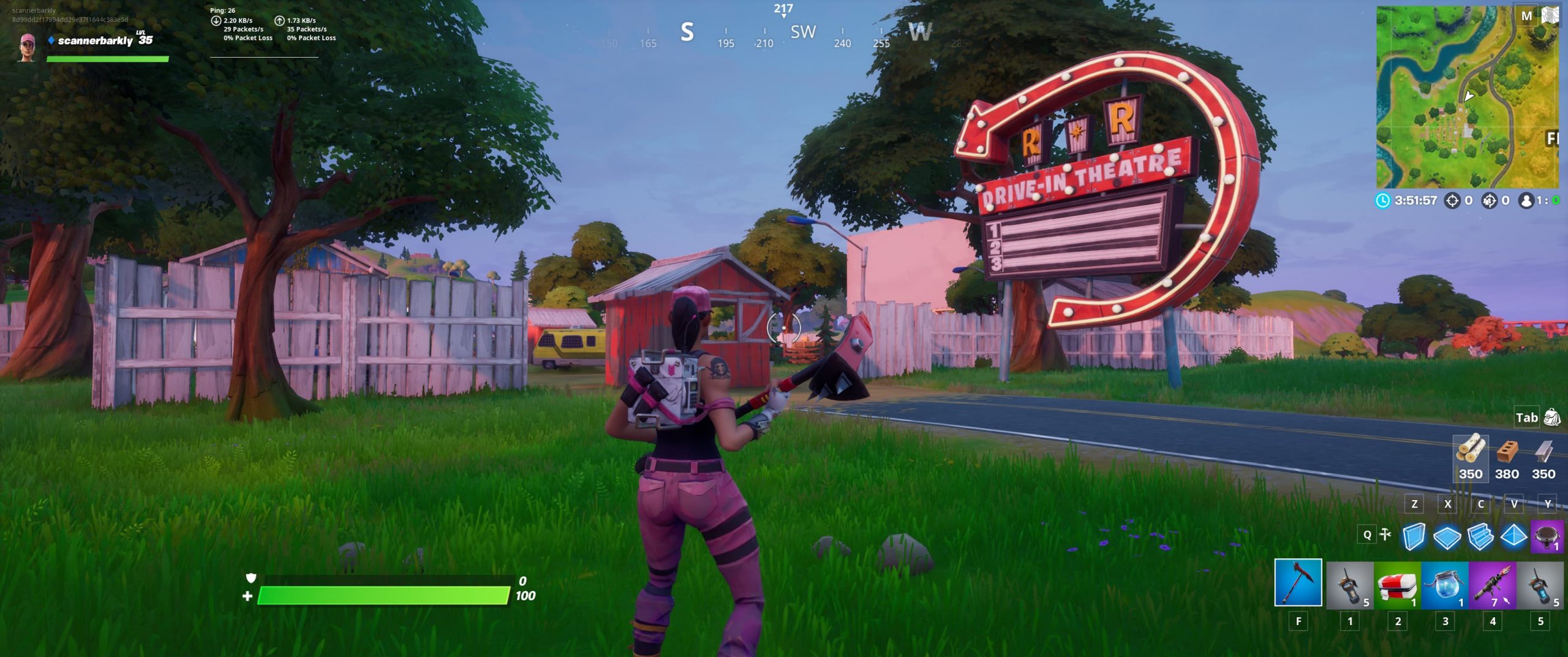
Task: Select the floor build piece
Action: coord(1447,537)
